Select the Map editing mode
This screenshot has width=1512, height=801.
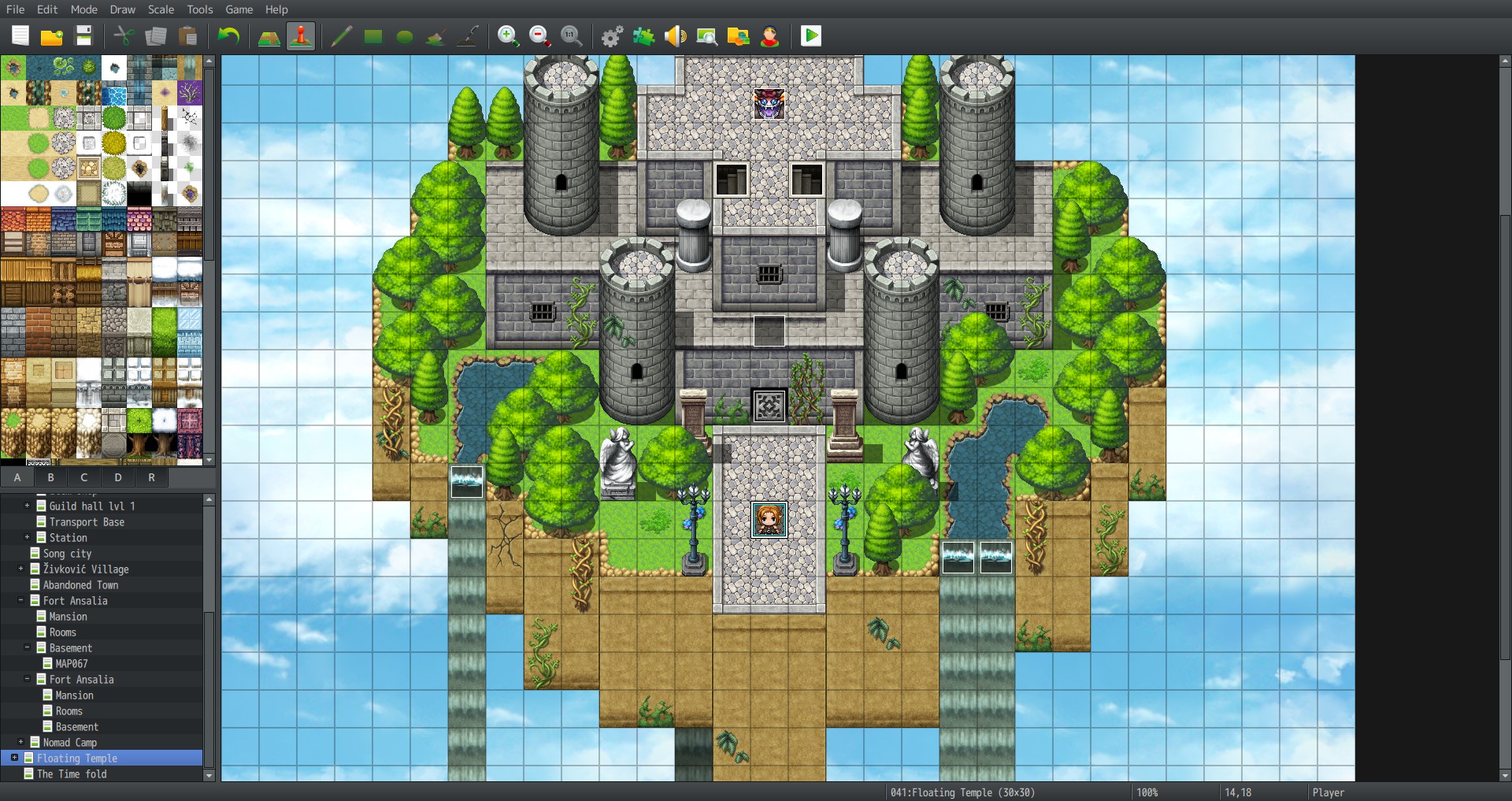point(269,35)
